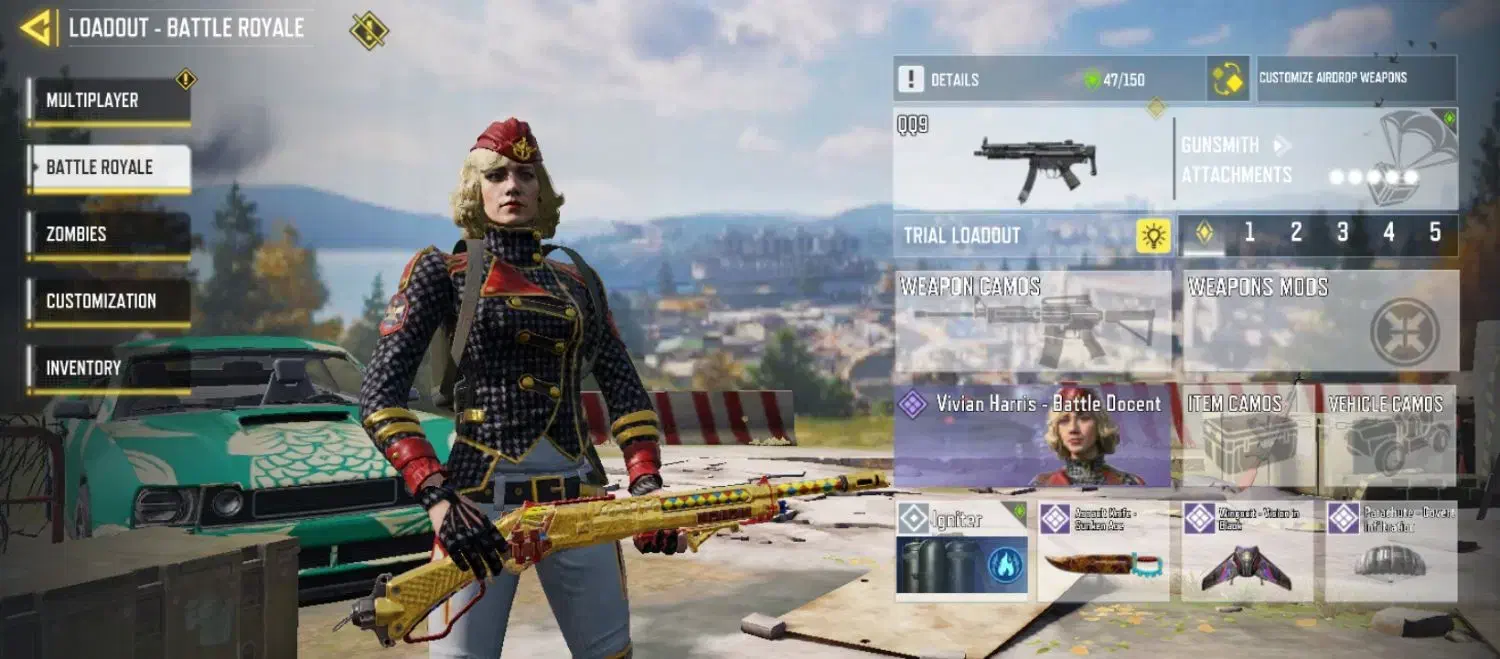Open Vehicle Camos
This screenshot has height=659, width=1500.
pyautogui.click(x=1387, y=437)
